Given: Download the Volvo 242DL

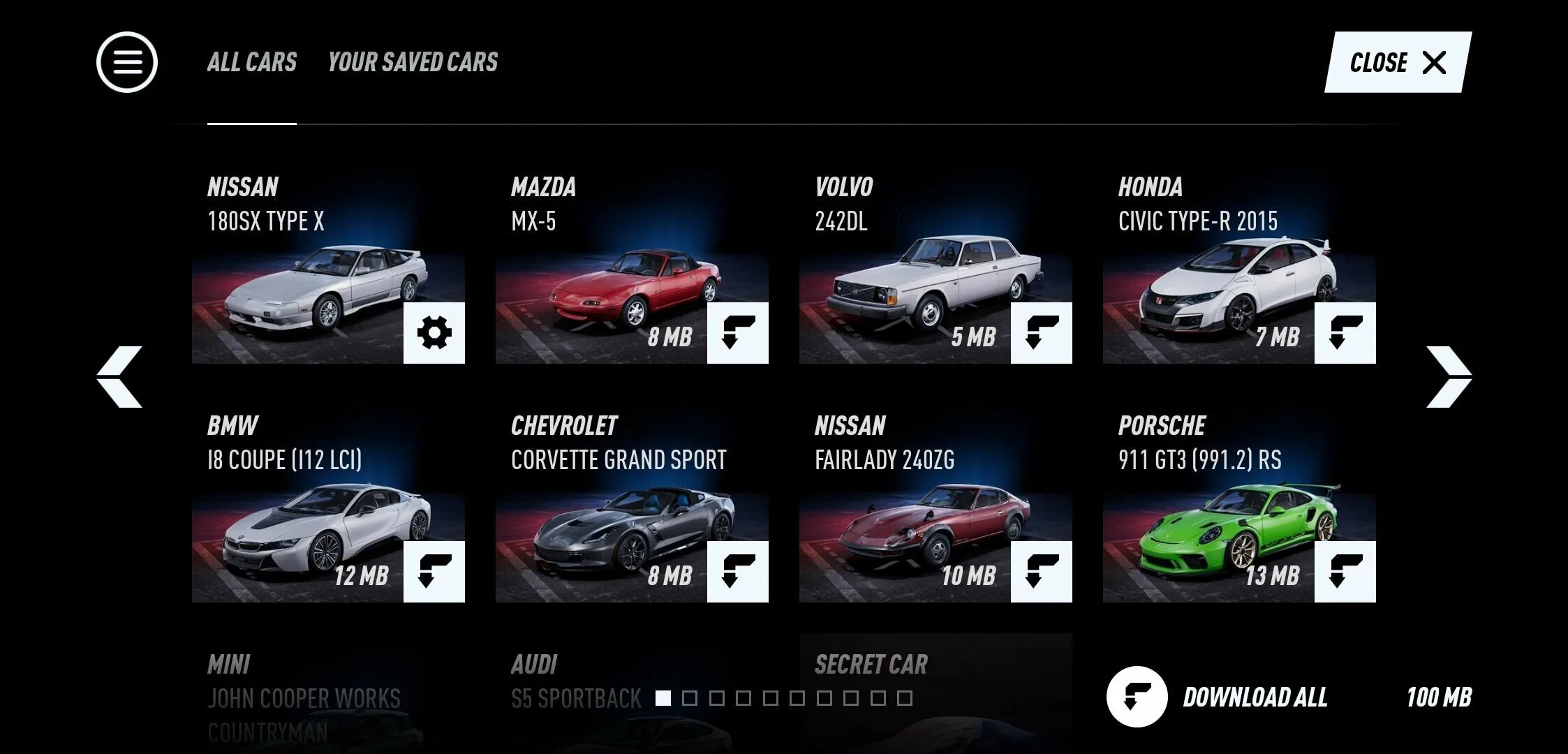Looking at the screenshot, I should (x=1041, y=332).
